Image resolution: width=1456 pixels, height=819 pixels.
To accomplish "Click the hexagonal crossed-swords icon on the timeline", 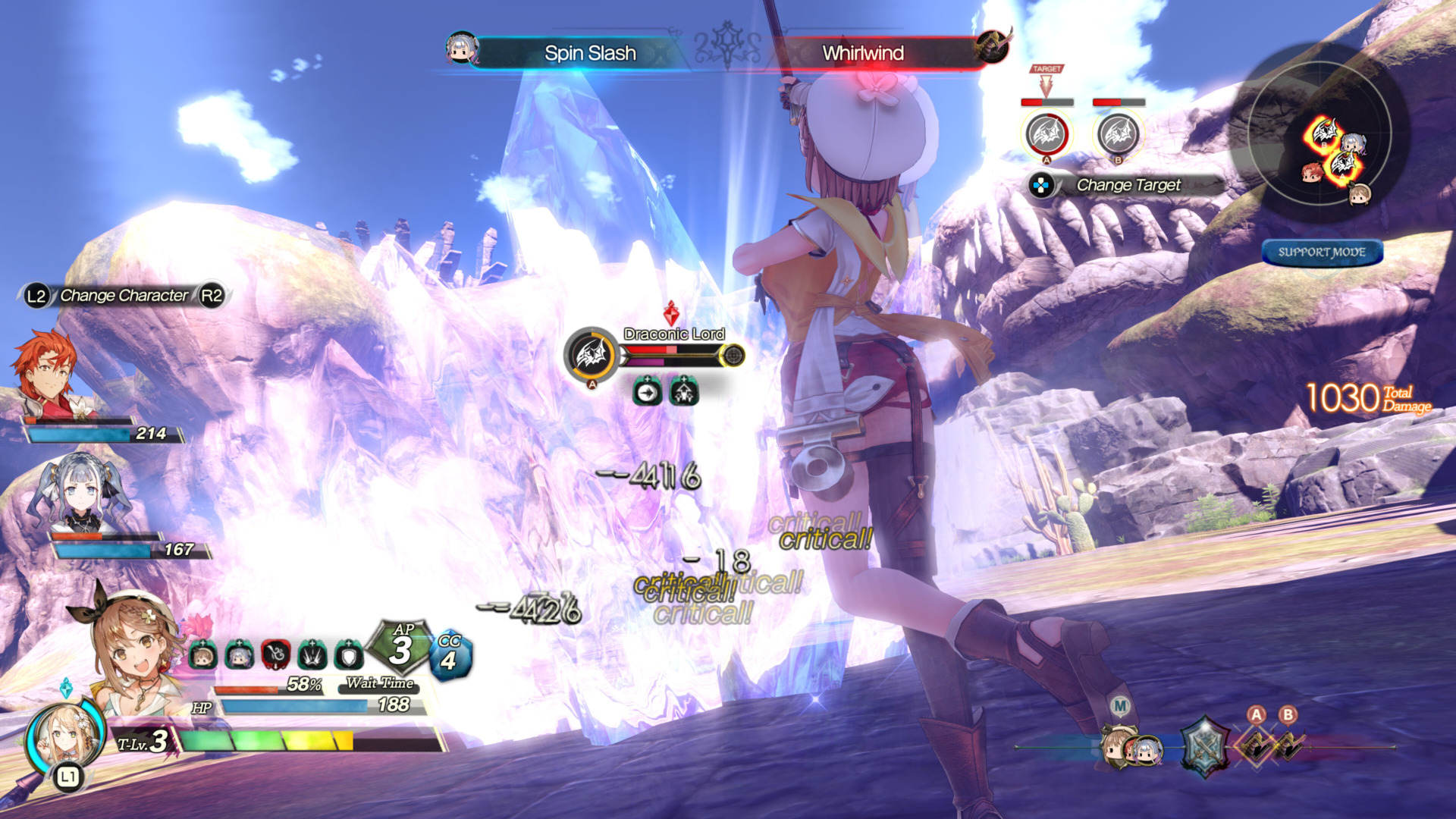I will pyautogui.click(x=1203, y=747).
